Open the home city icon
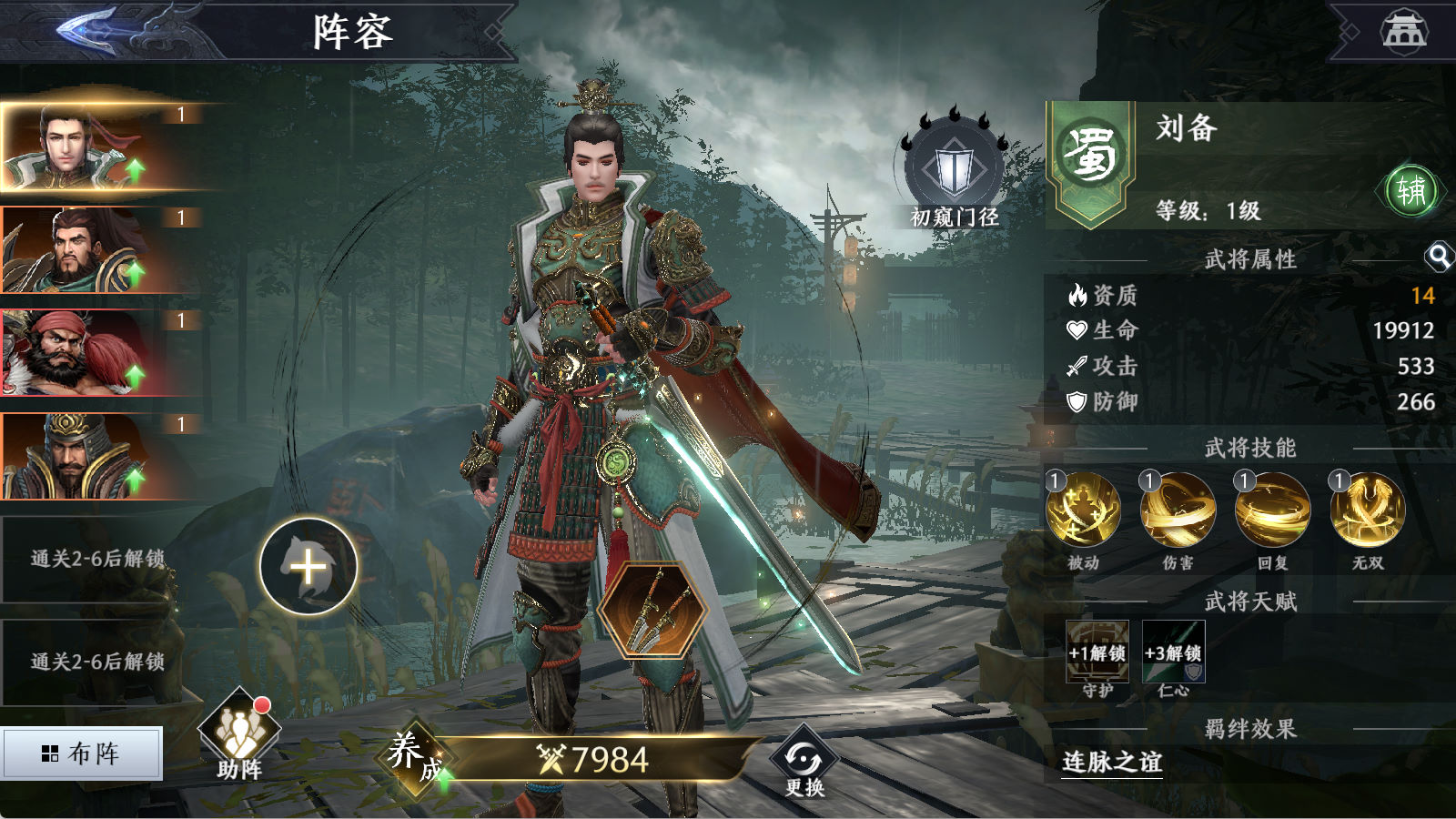Image resolution: width=1456 pixels, height=819 pixels. click(x=1404, y=31)
